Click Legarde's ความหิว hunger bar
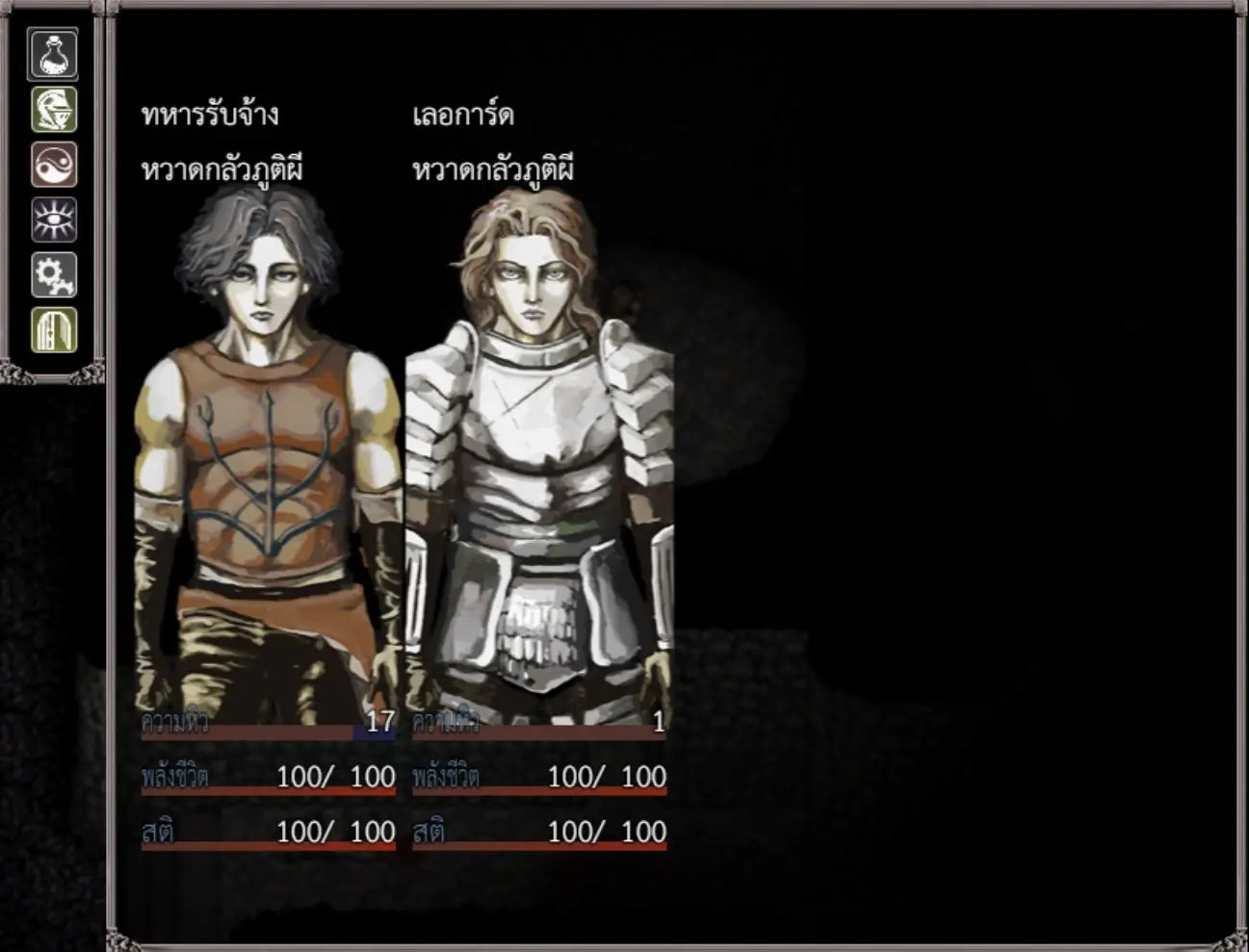 (x=539, y=730)
